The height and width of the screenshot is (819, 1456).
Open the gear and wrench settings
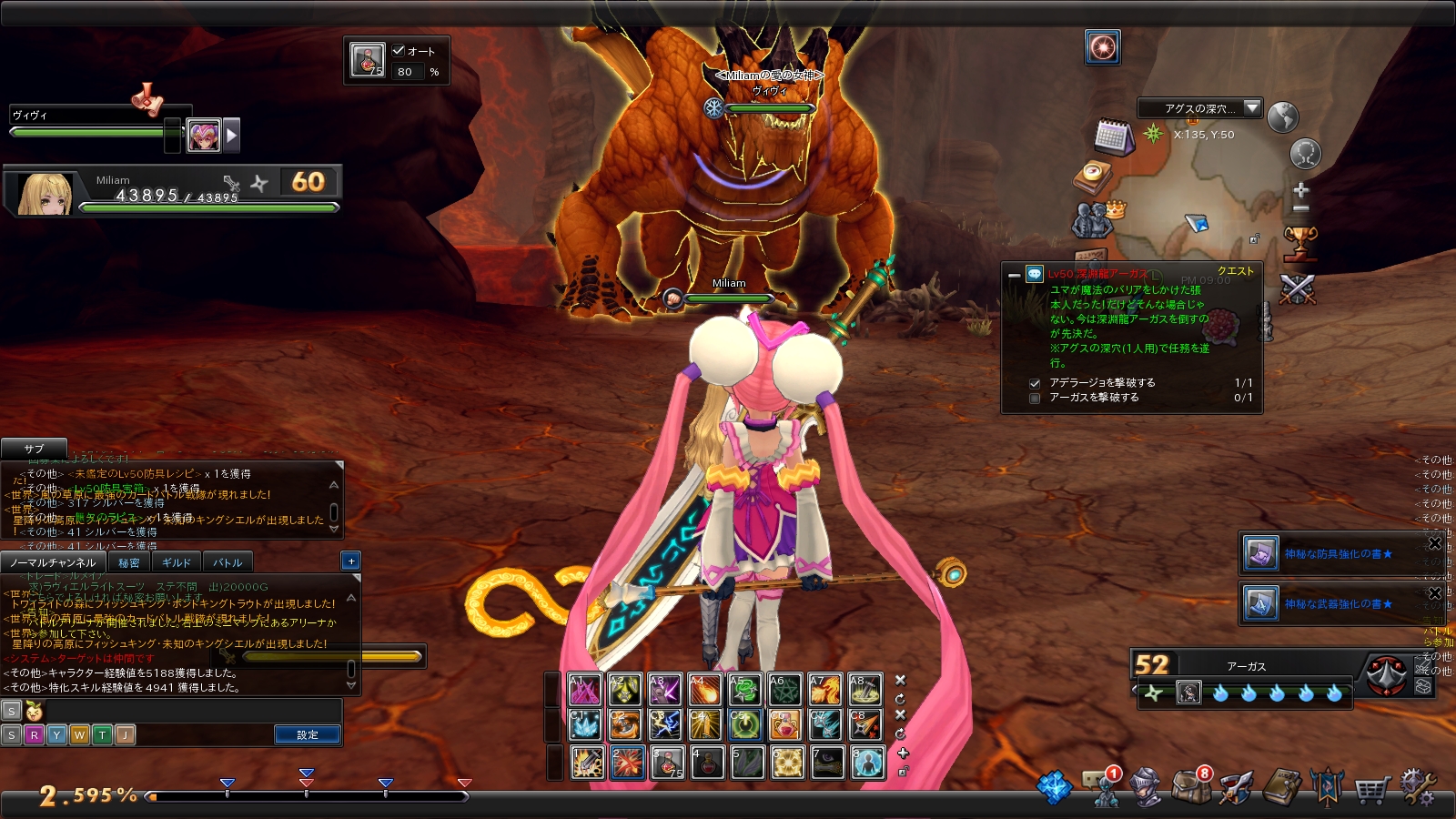click(x=1418, y=787)
